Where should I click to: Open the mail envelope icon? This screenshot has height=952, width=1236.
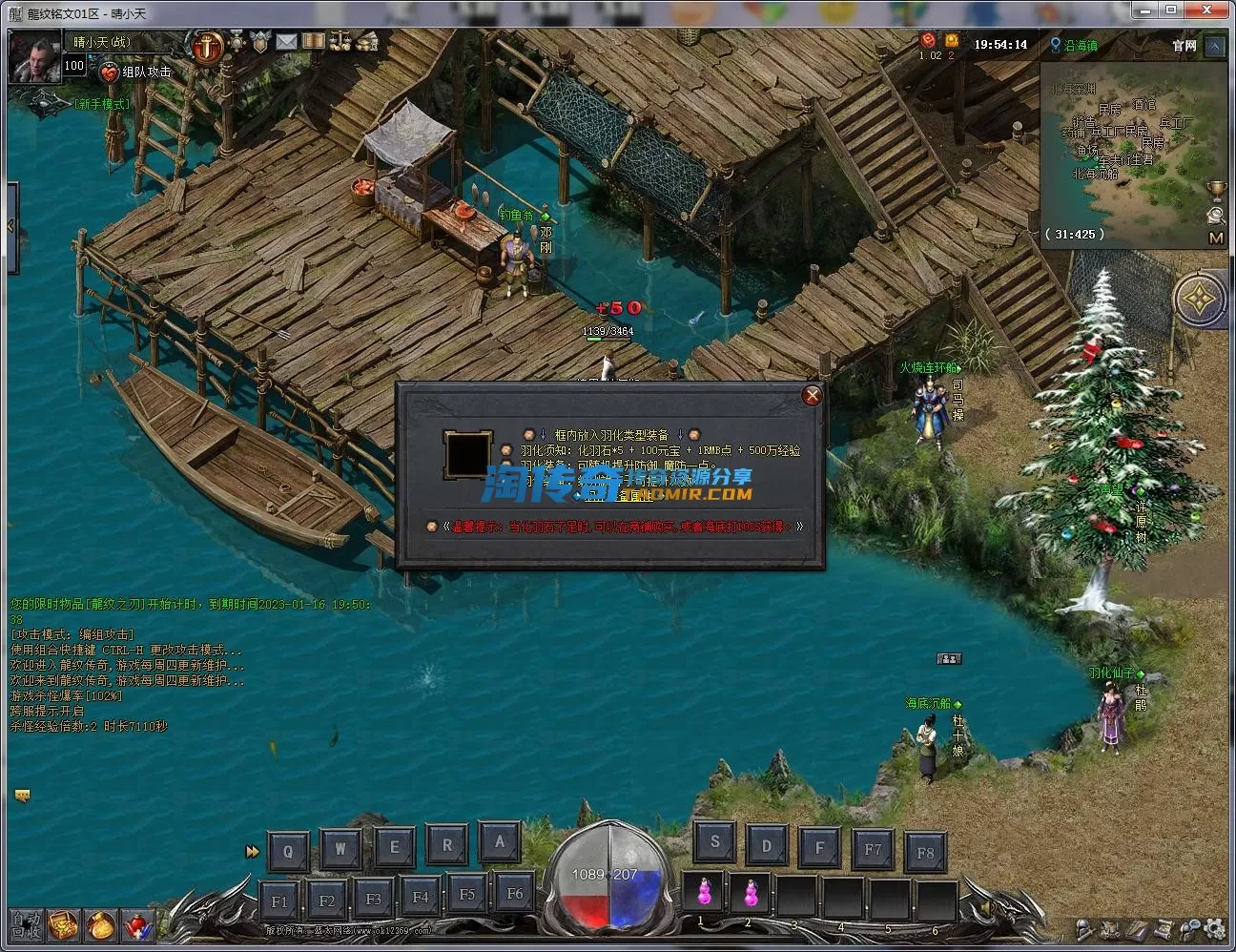click(x=286, y=42)
